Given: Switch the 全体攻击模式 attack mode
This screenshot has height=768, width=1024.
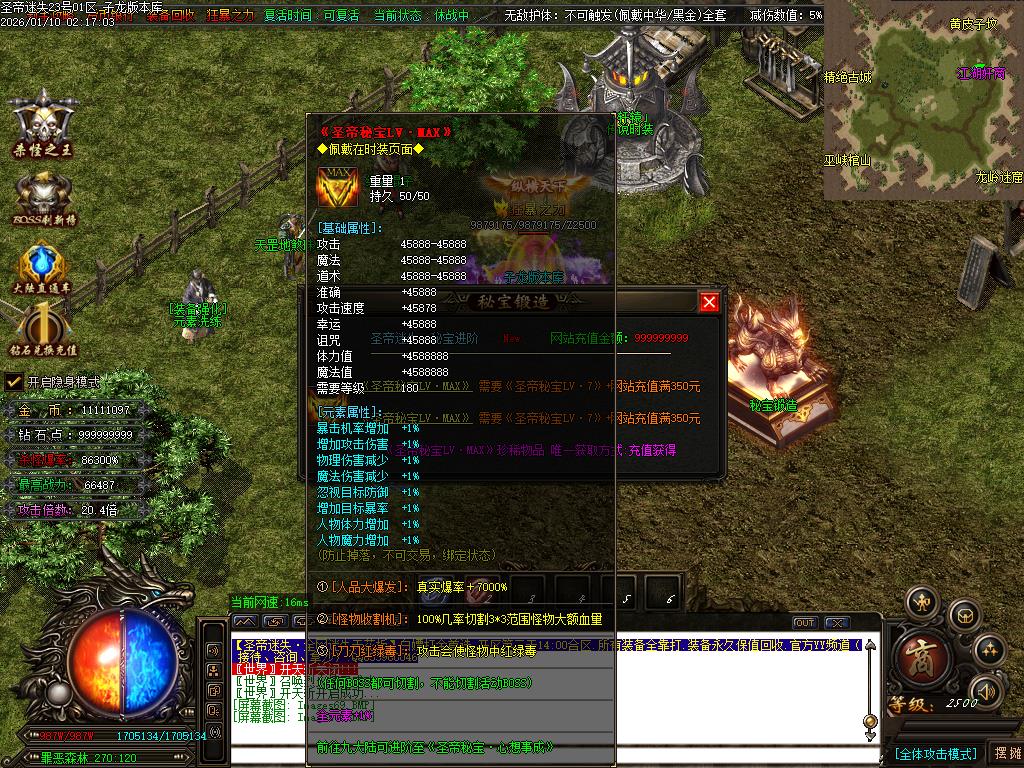Looking at the screenshot, I should click(934, 753).
